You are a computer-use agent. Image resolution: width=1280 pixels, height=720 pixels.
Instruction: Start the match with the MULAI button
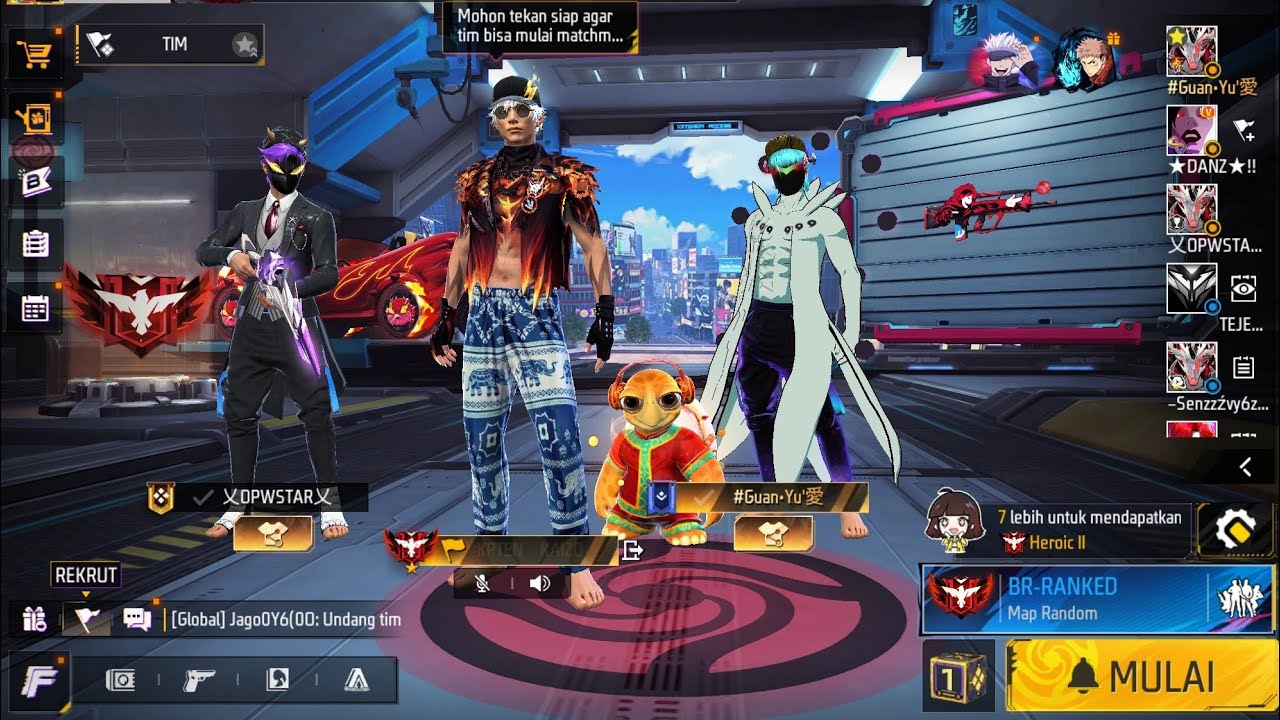1141,676
